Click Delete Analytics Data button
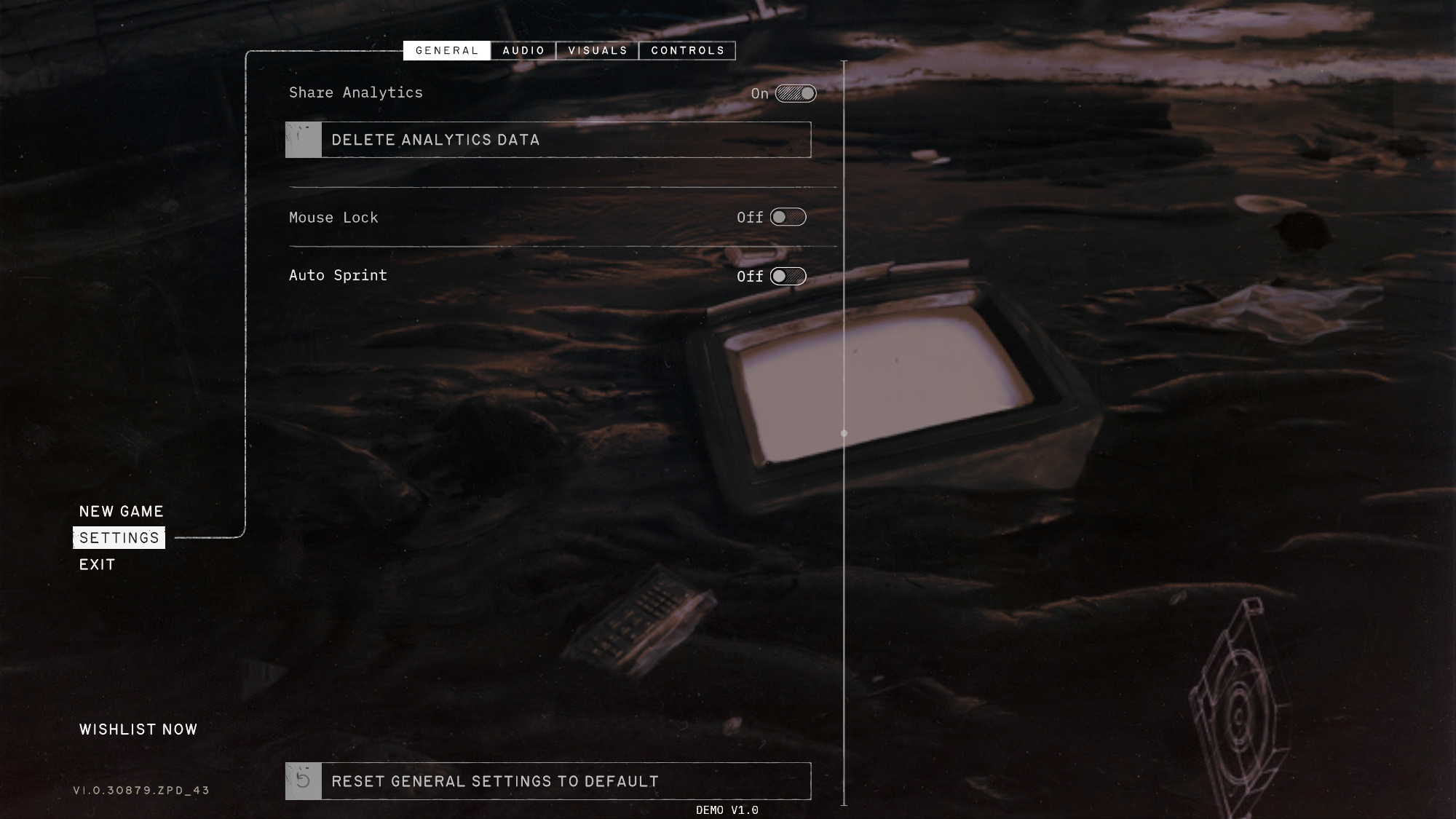1456x819 pixels. (x=548, y=140)
